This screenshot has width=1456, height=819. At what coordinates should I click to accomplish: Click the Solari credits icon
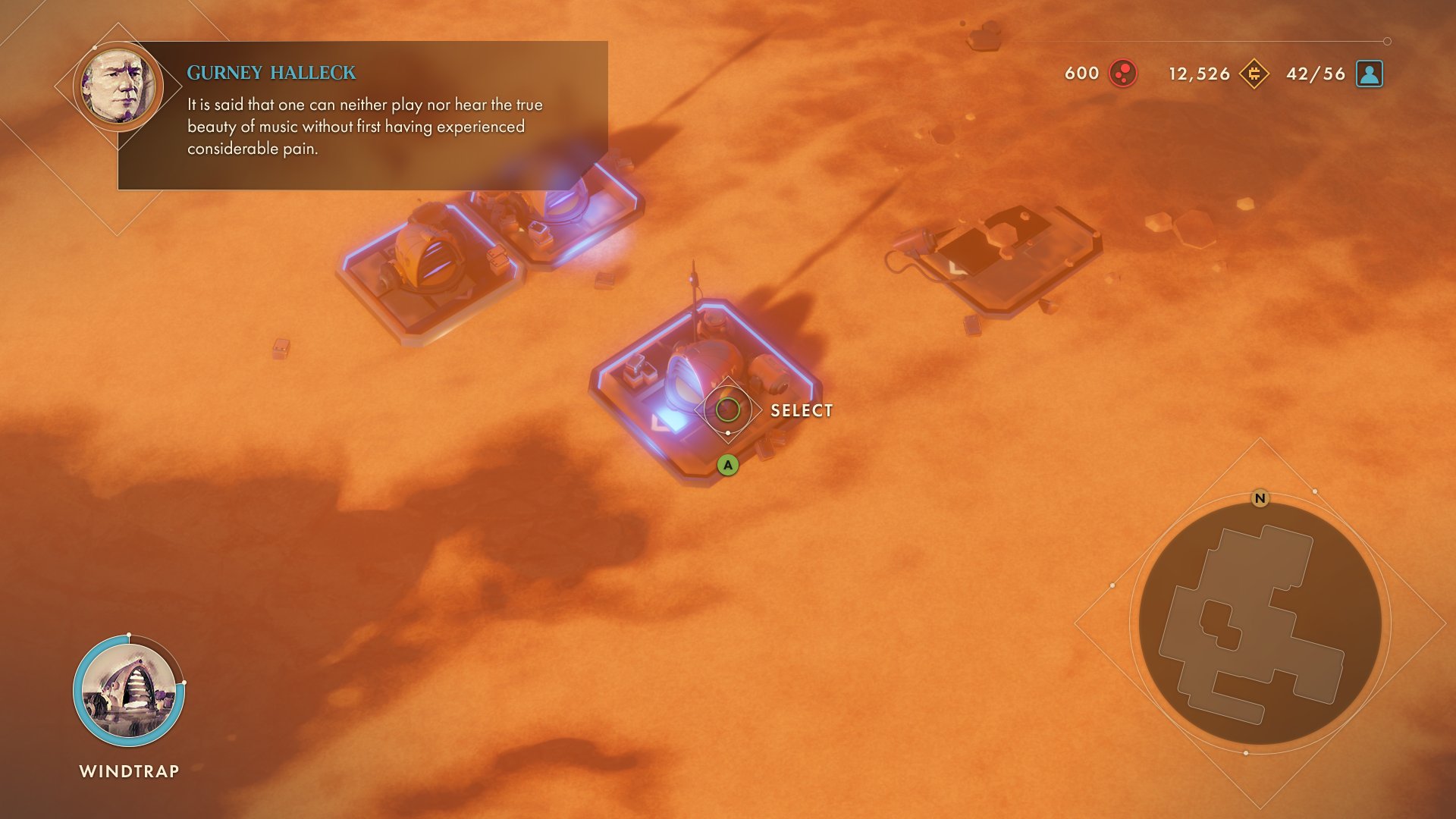pos(1254,74)
